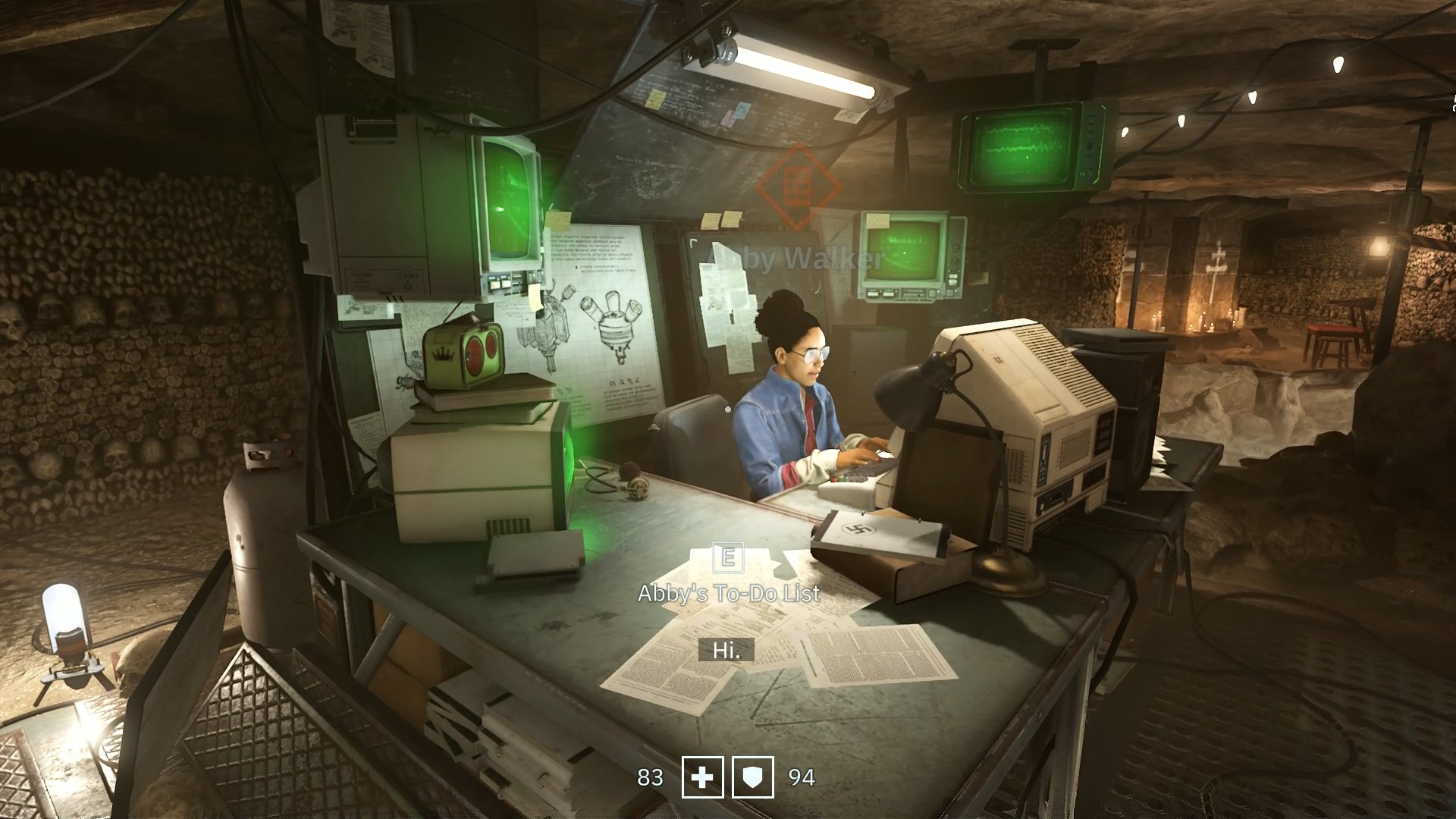Click the orange mission marker above Abby Walker
1456x819 pixels.
pos(797,186)
